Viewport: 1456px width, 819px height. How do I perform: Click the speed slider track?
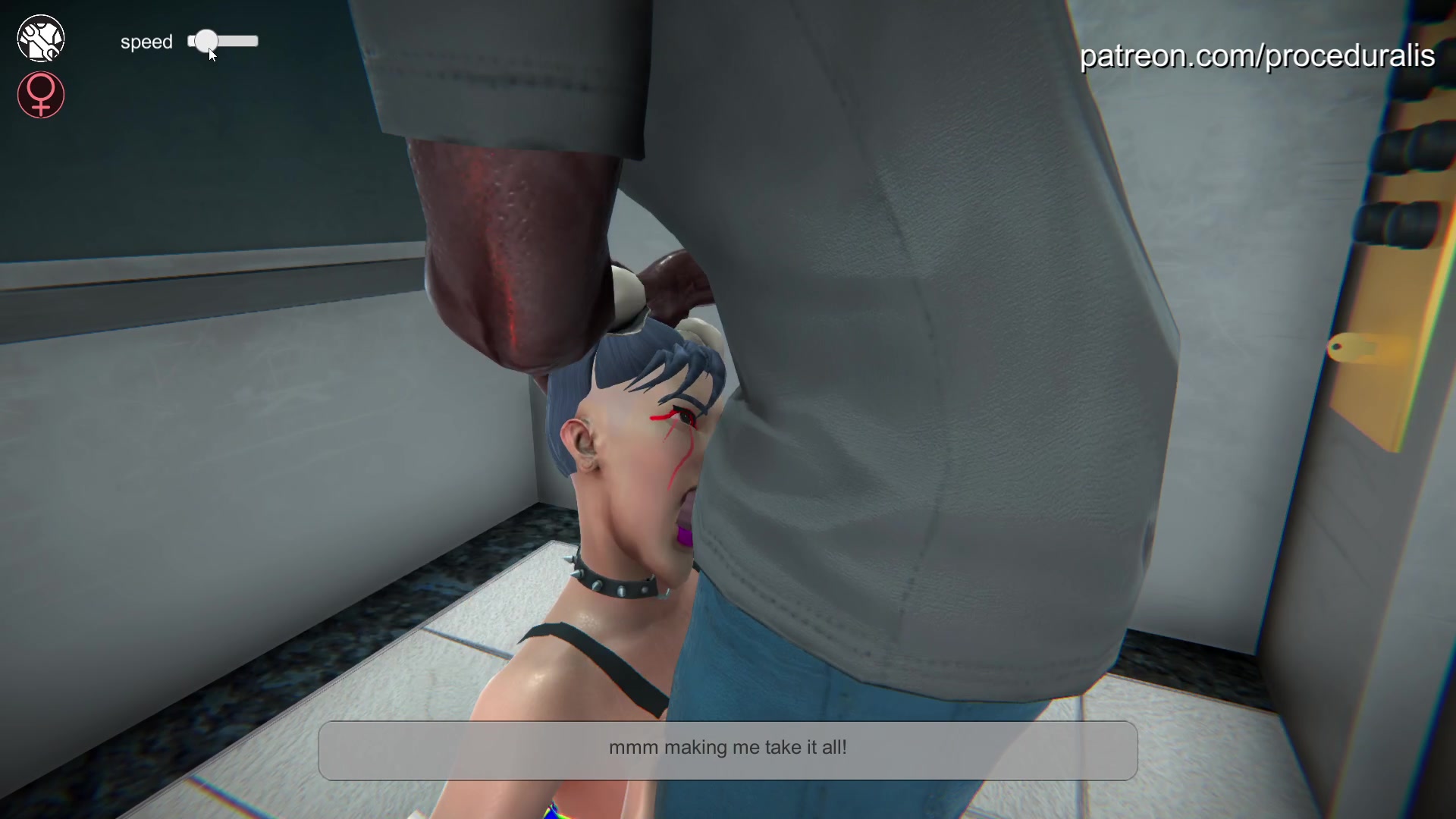point(235,42)
